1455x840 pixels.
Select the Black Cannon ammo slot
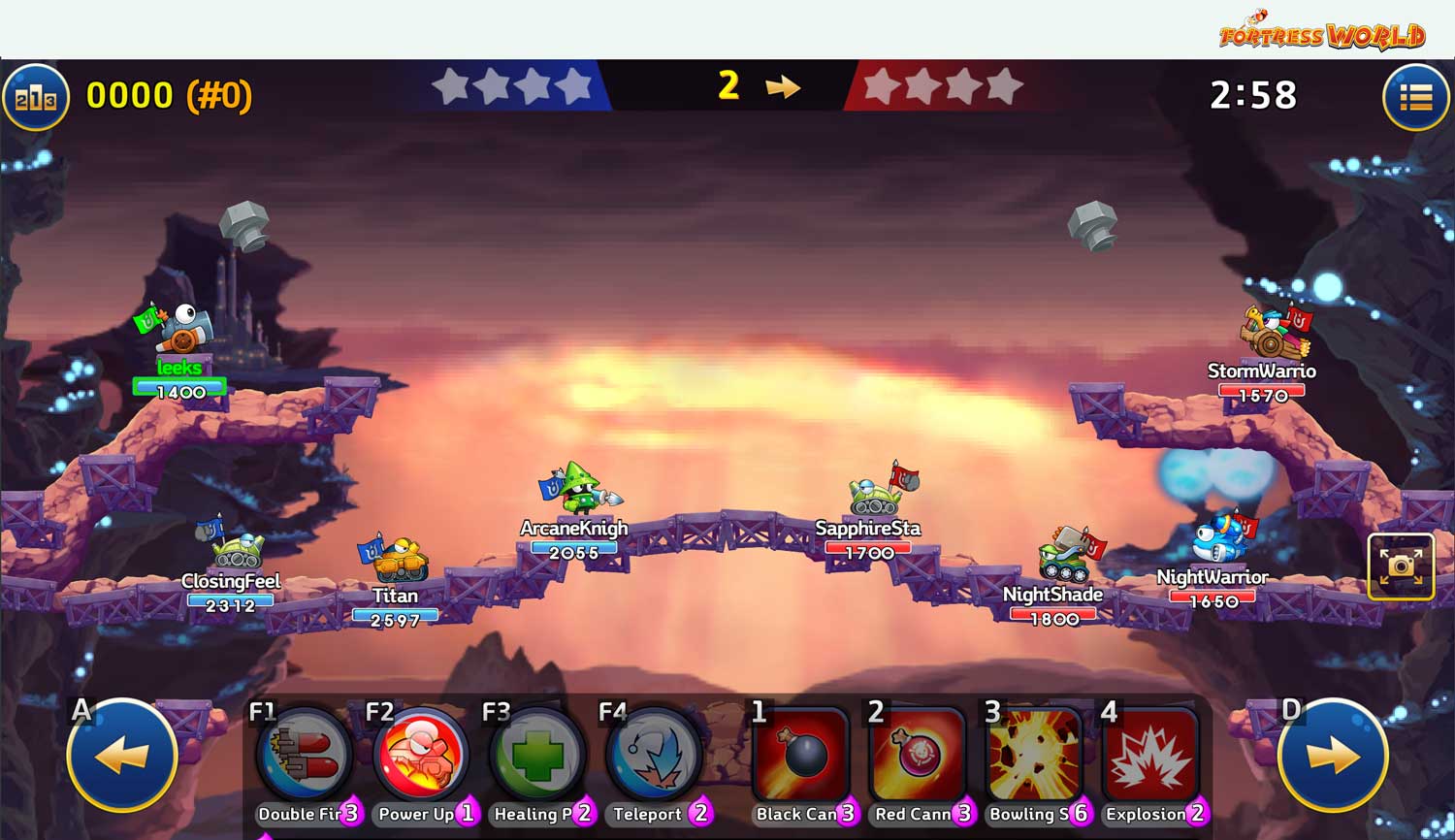801,757
